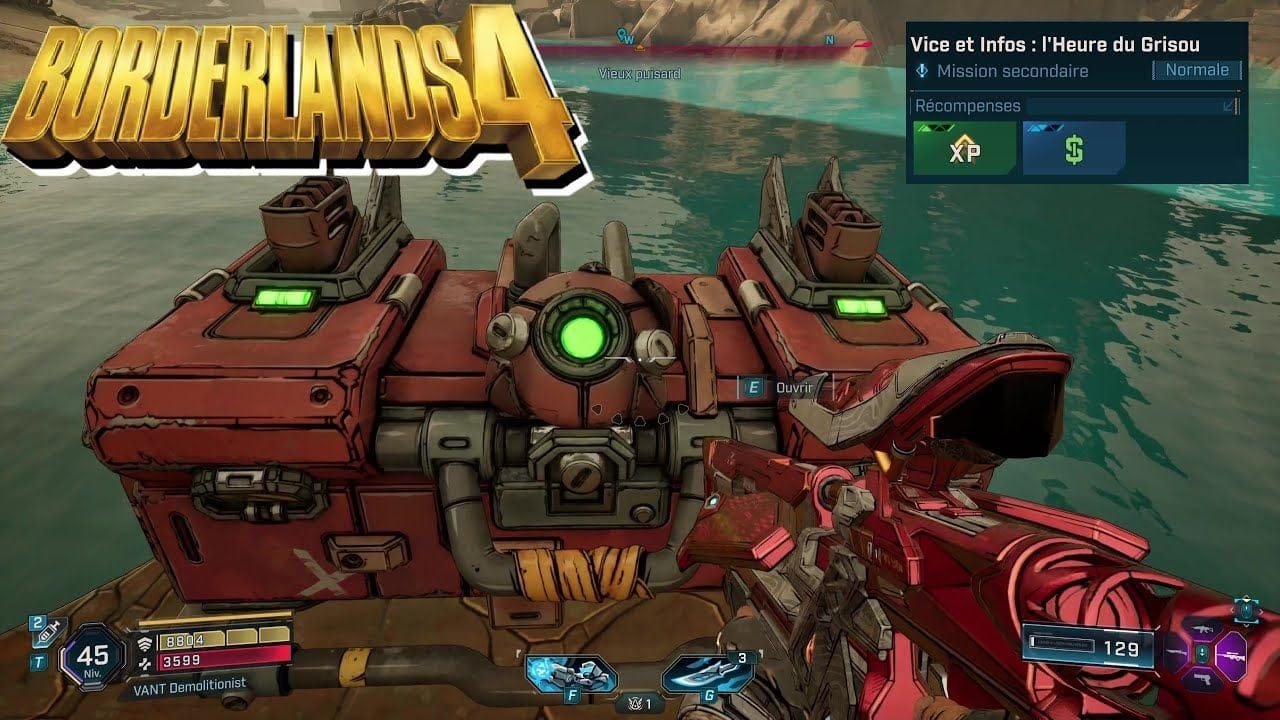Select the XP reward tile
This screenshot has width=1280, height=720.
[x=964, y=149]
